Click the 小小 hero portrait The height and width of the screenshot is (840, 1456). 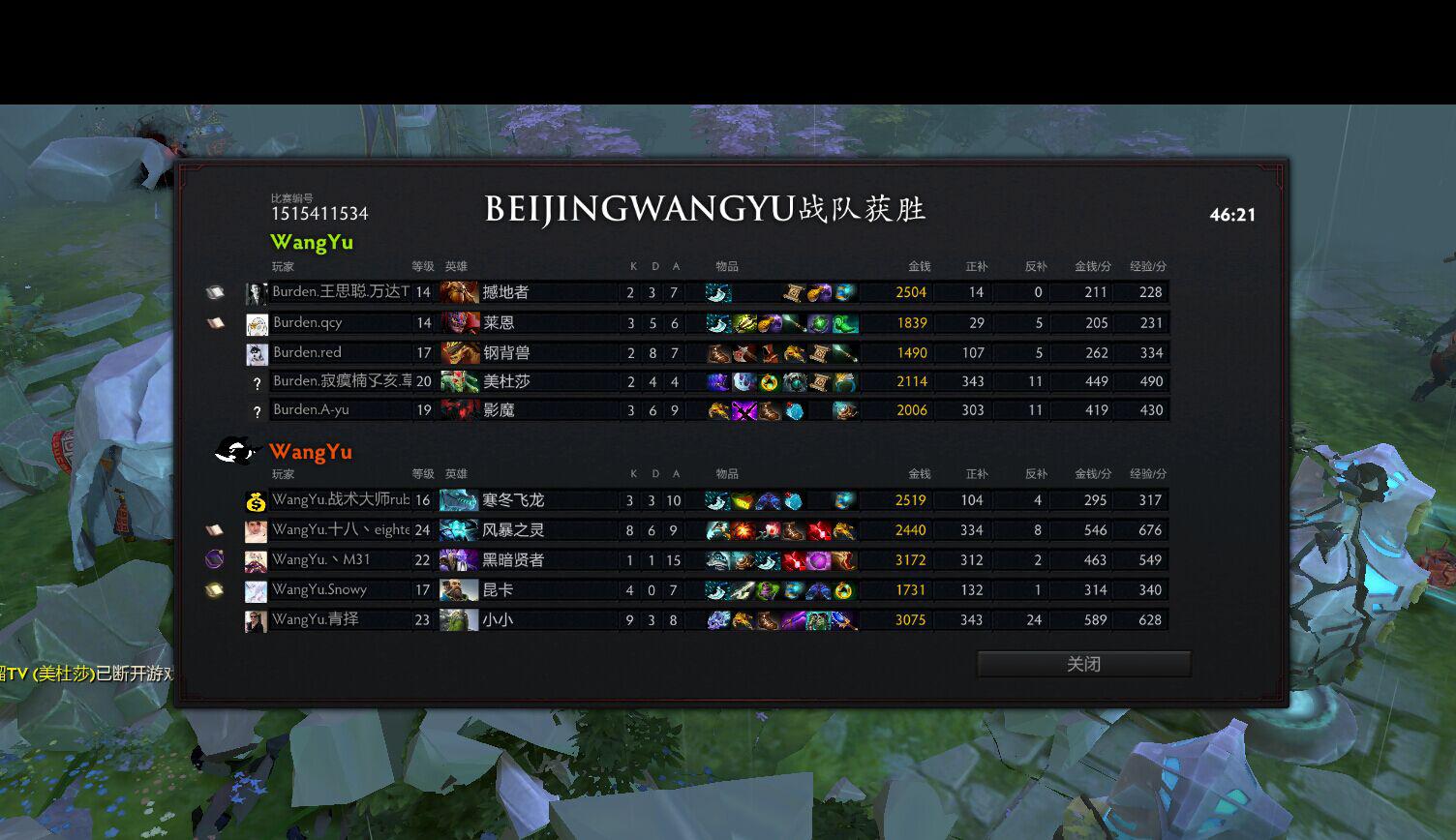pyautogui.click(x=459, y=619)
